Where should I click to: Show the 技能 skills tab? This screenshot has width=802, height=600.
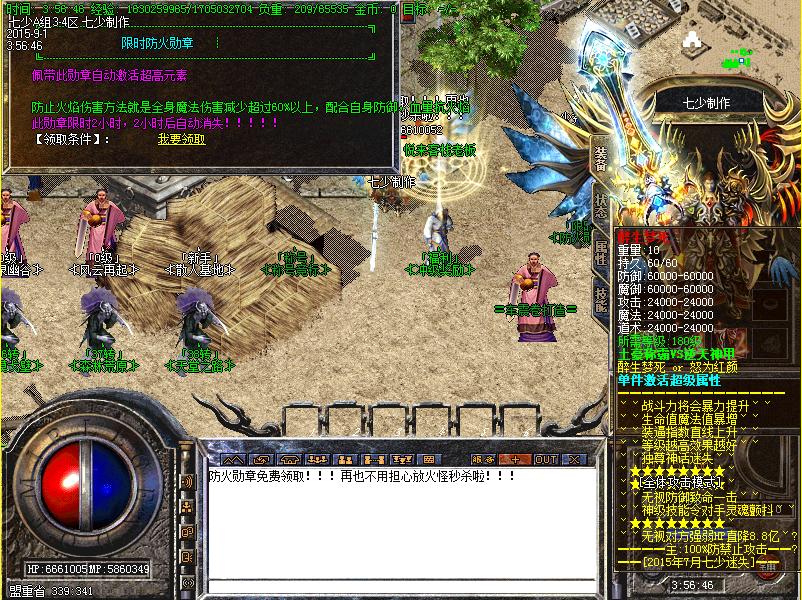click(x=601, y=297)
